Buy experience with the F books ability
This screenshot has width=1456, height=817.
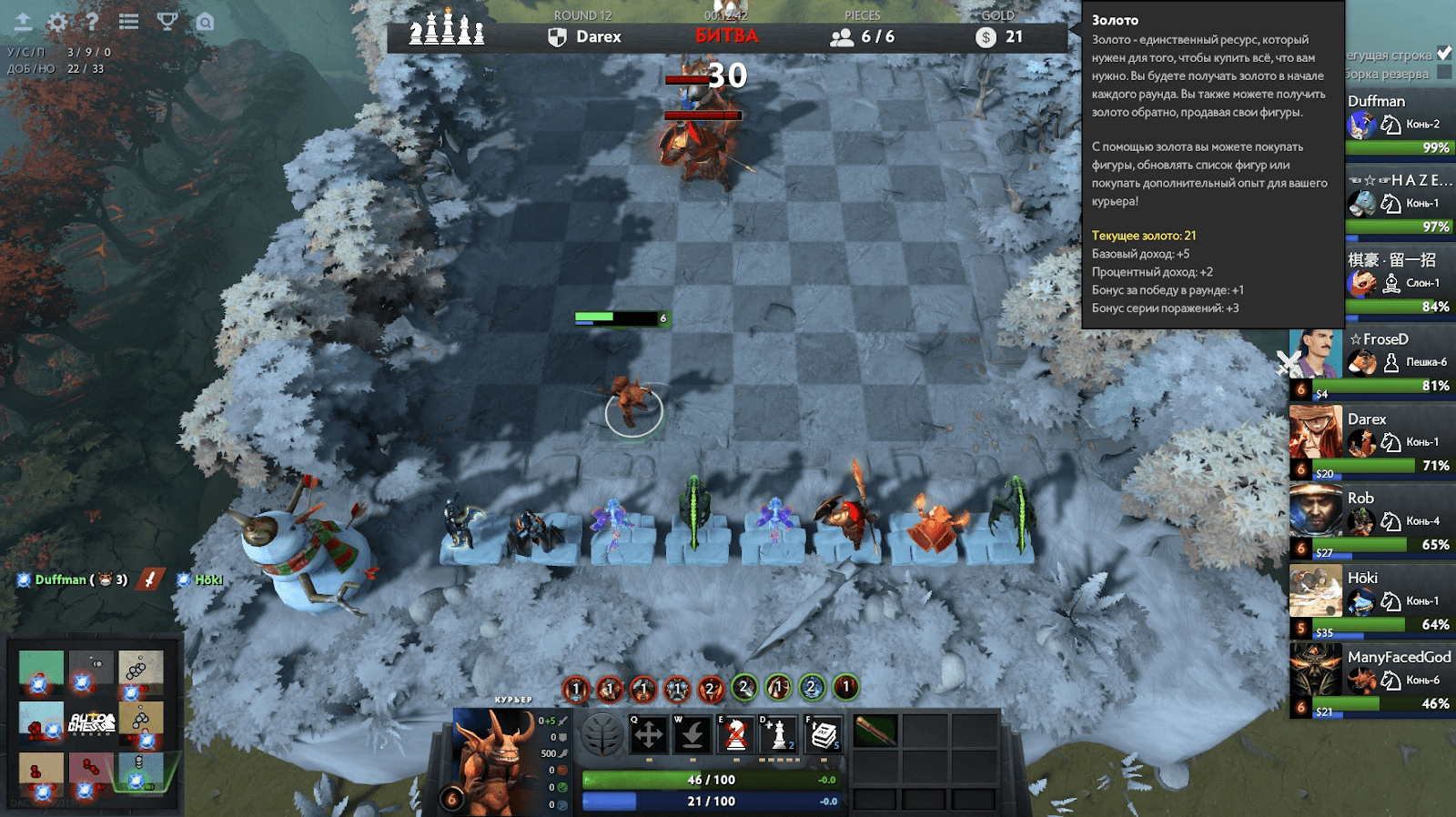[x=824, y=734]
